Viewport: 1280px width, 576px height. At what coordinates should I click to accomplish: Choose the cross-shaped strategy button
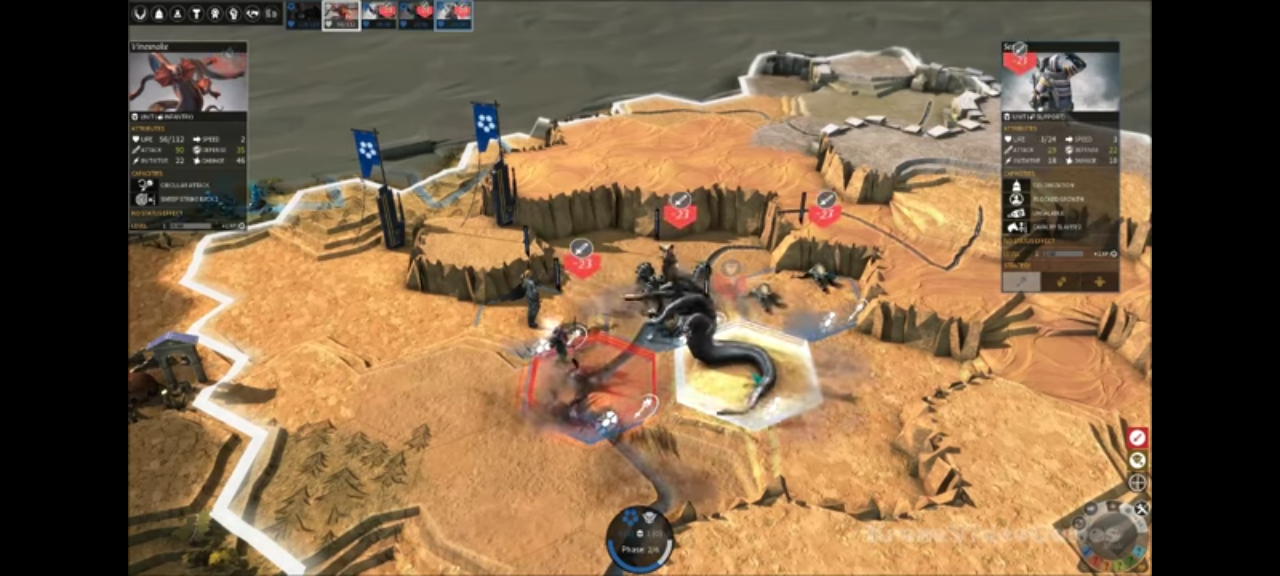coord(1098,282)
